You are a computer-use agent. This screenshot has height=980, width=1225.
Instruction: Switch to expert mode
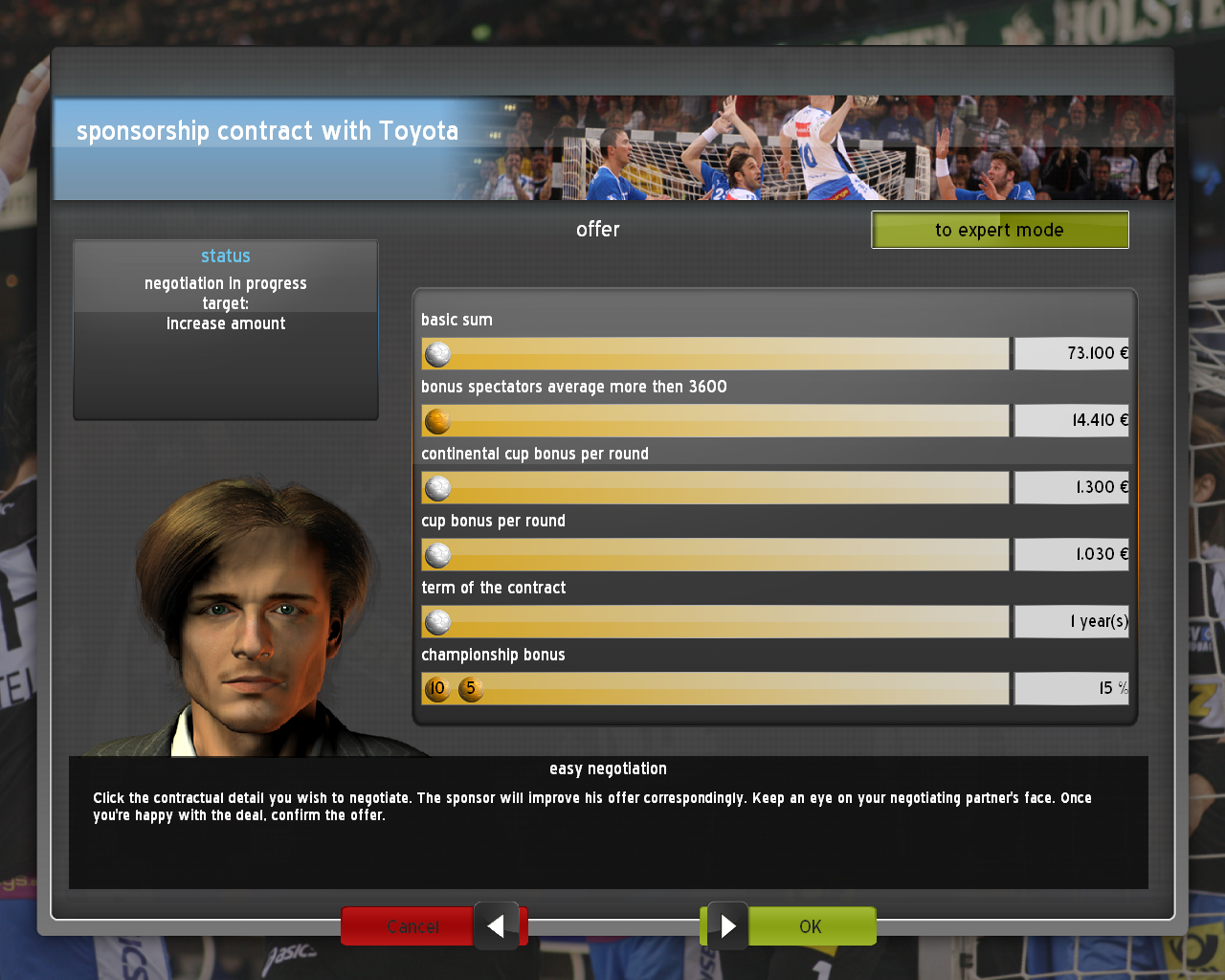click(x=999, y=230)
